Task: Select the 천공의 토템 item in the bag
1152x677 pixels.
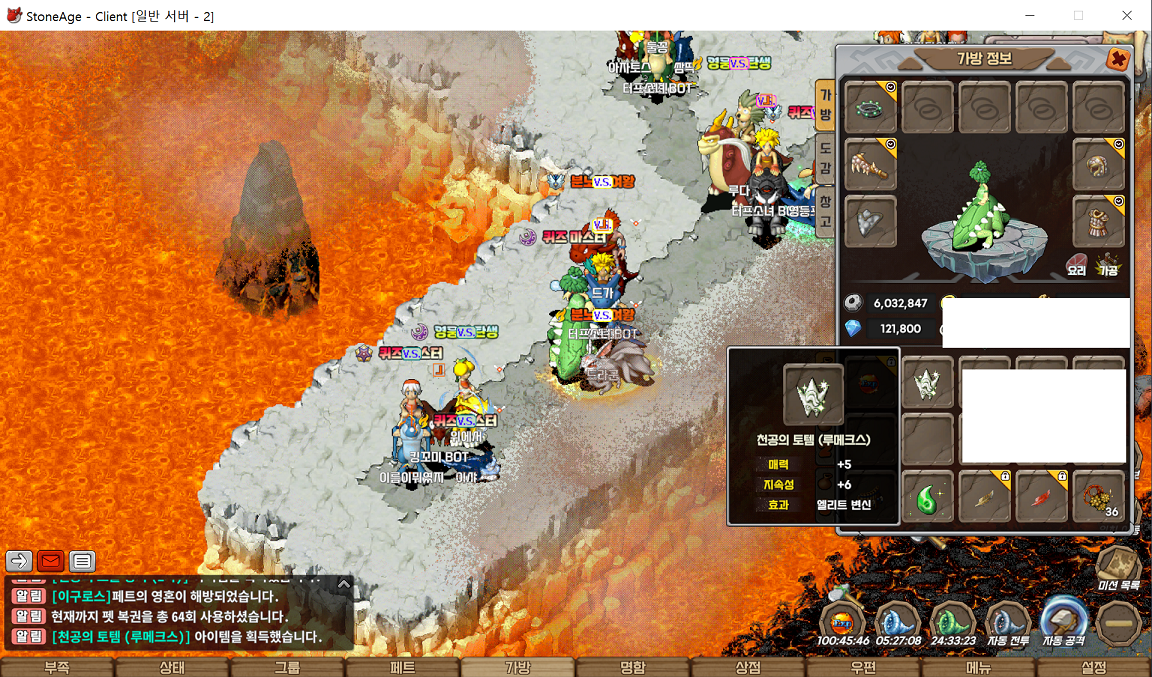Action: coord(928,384)
